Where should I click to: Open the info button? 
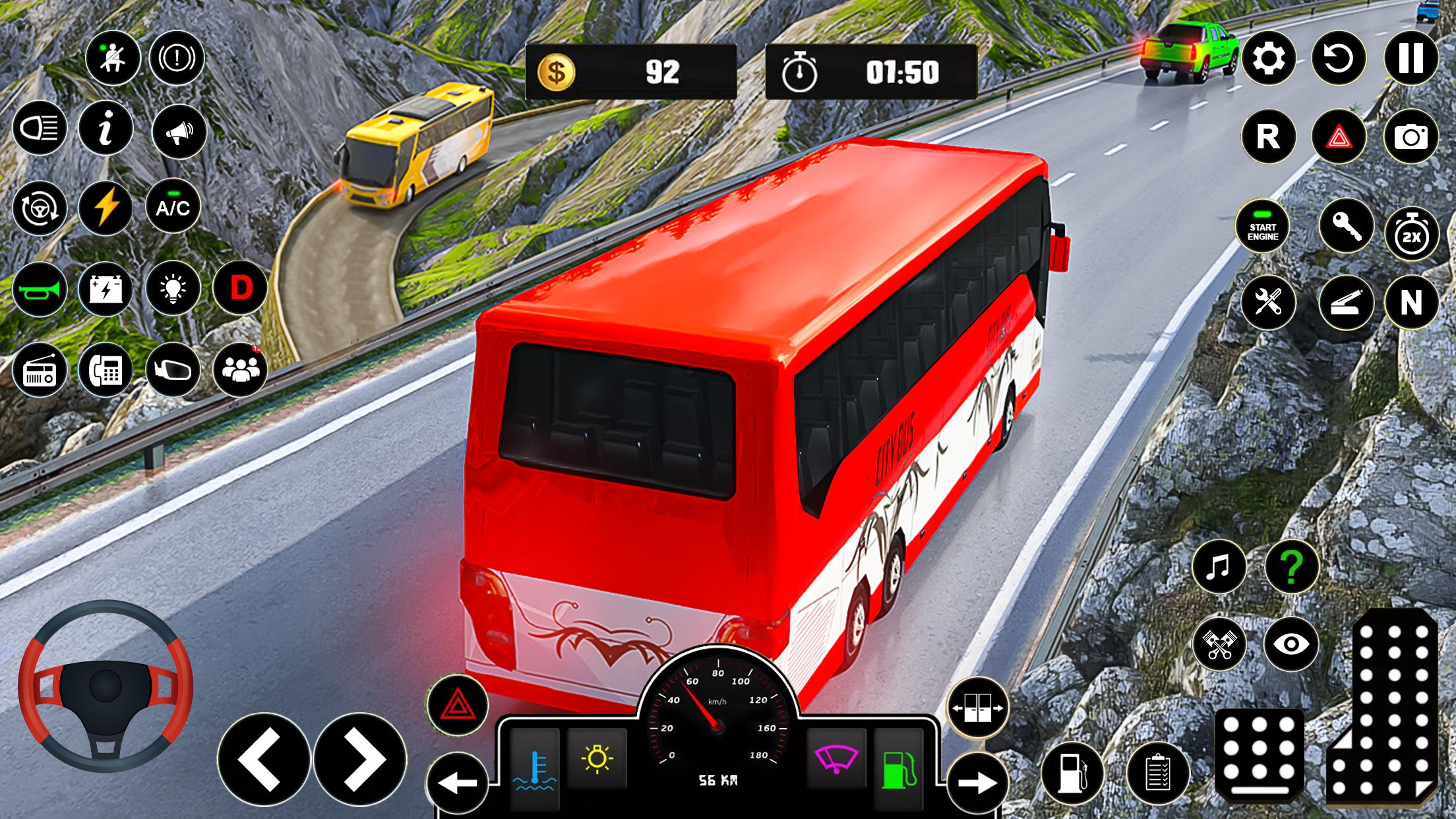click(x=106, y=128)
